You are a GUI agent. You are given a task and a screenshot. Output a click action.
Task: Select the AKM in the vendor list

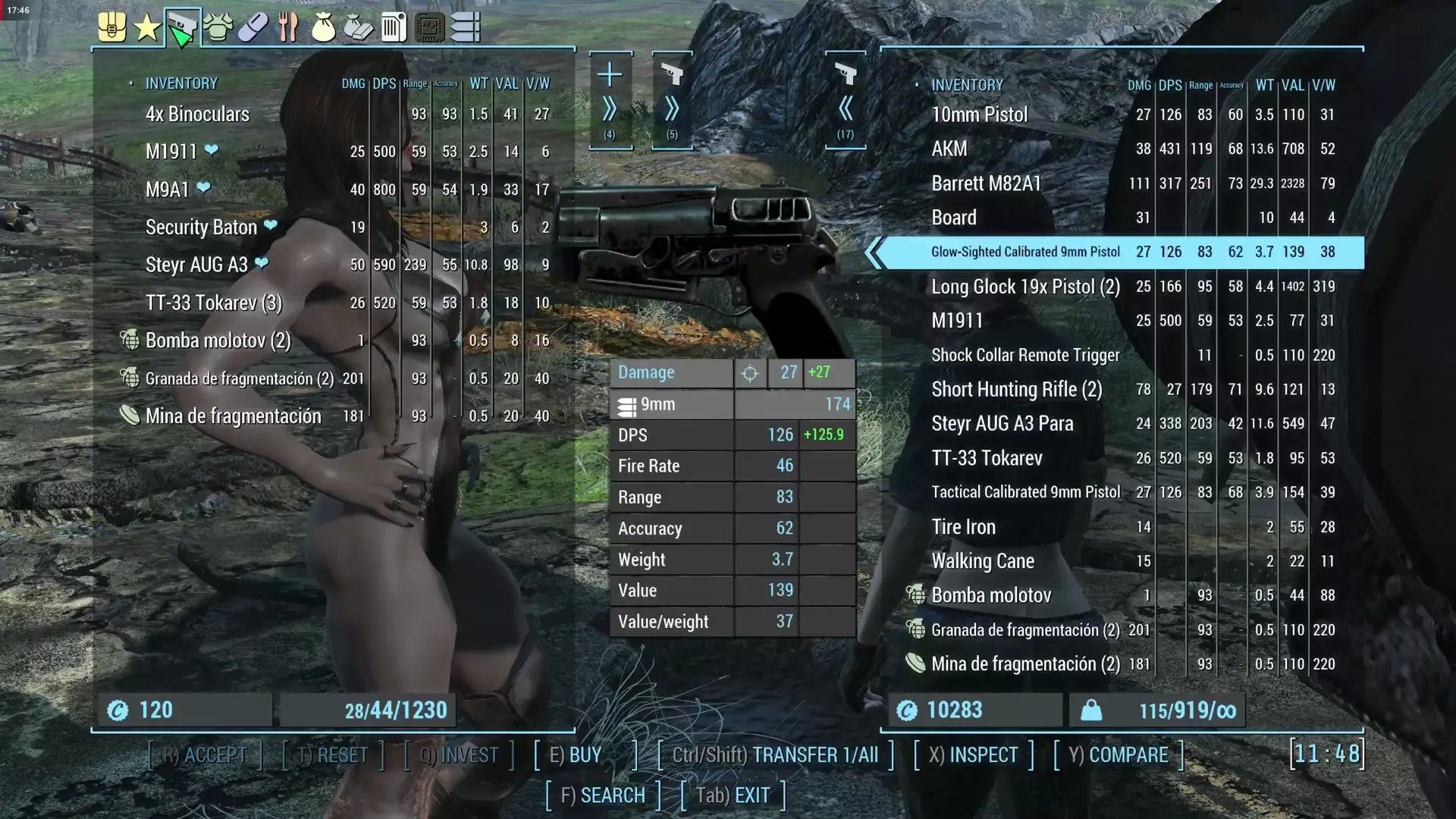[x=949, y=149]
